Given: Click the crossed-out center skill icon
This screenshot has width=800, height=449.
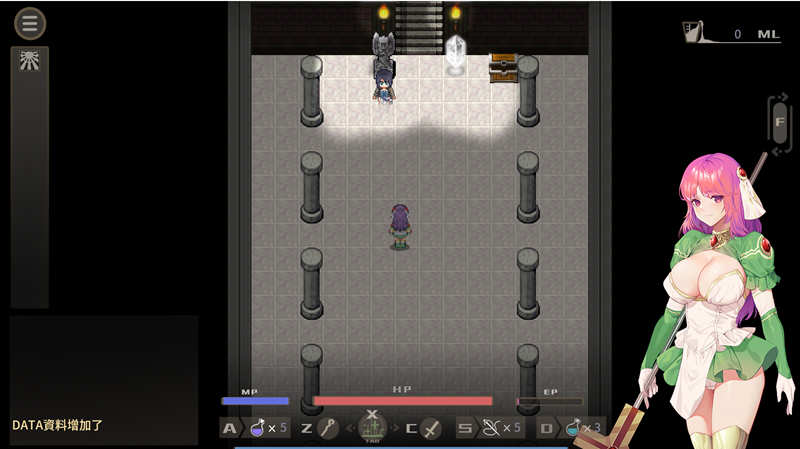Looking at the screenshot, I should pos(372,427).
